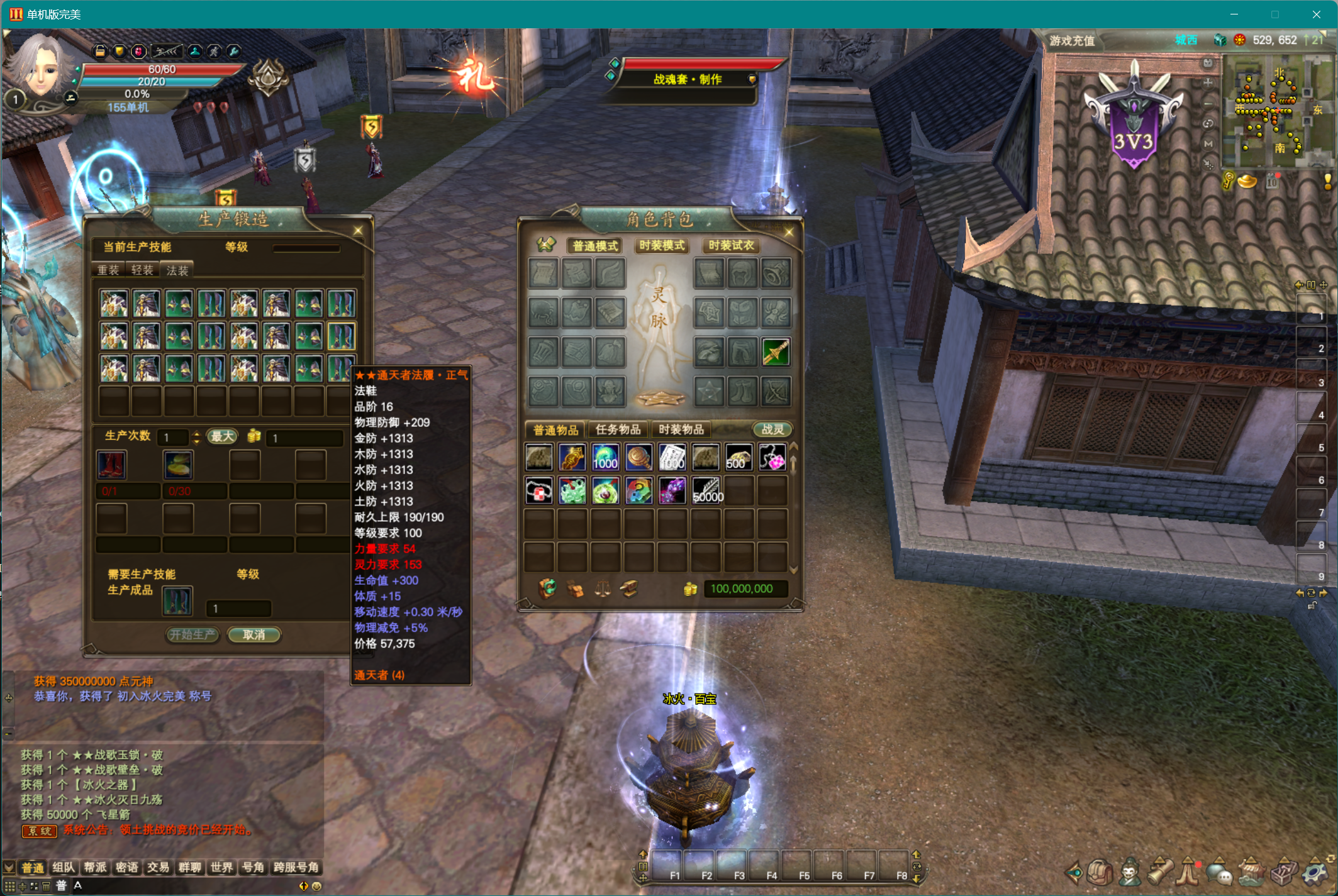This screenshot has width=1338, height=896.
Task: Open the 游戏充值 recharge button
Action: (x=1072, y=41)
